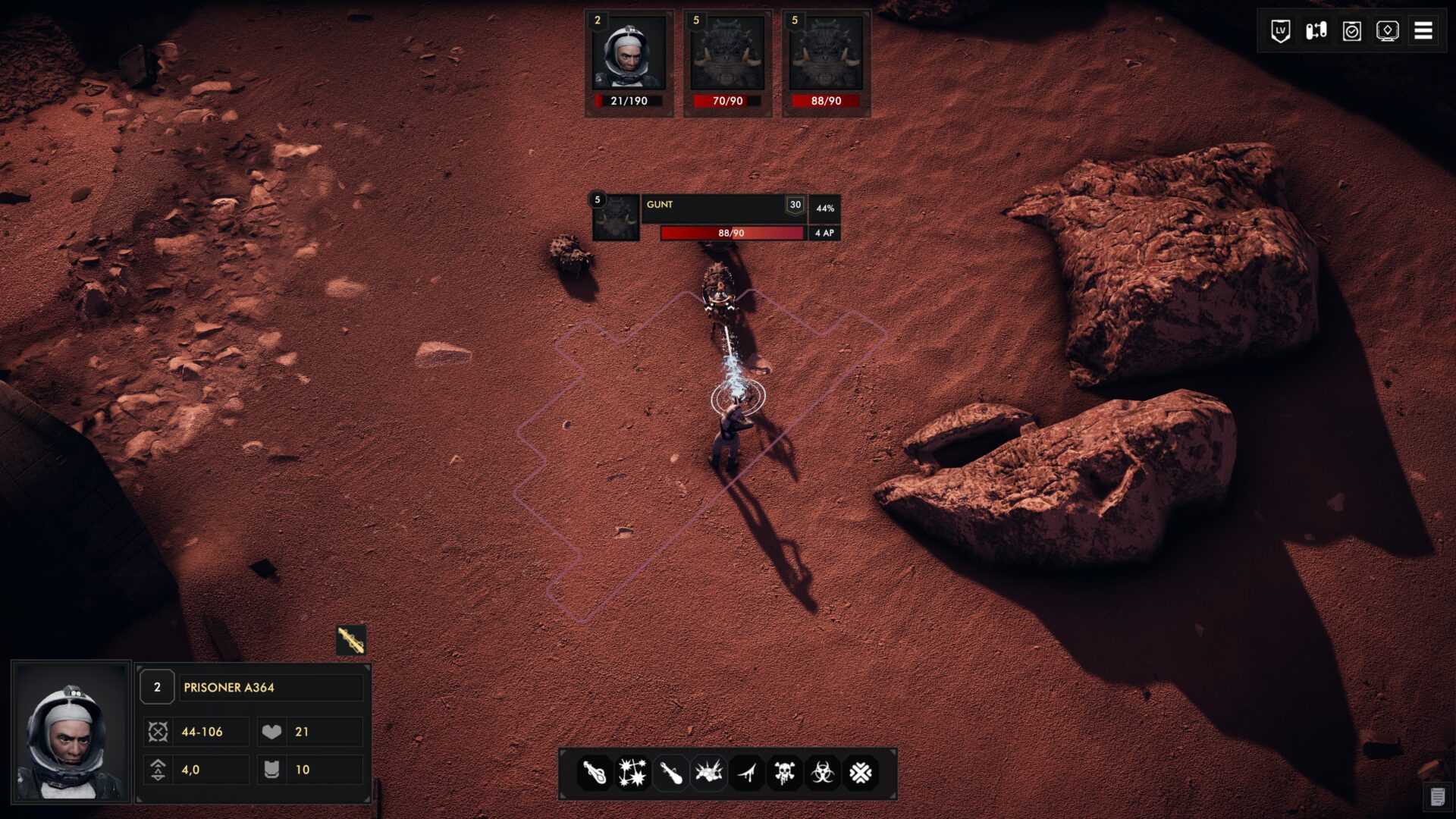Open the LV level-up shield icon
The width and height of the screenshot is (1456, 819).
[x=1281, y=31]
